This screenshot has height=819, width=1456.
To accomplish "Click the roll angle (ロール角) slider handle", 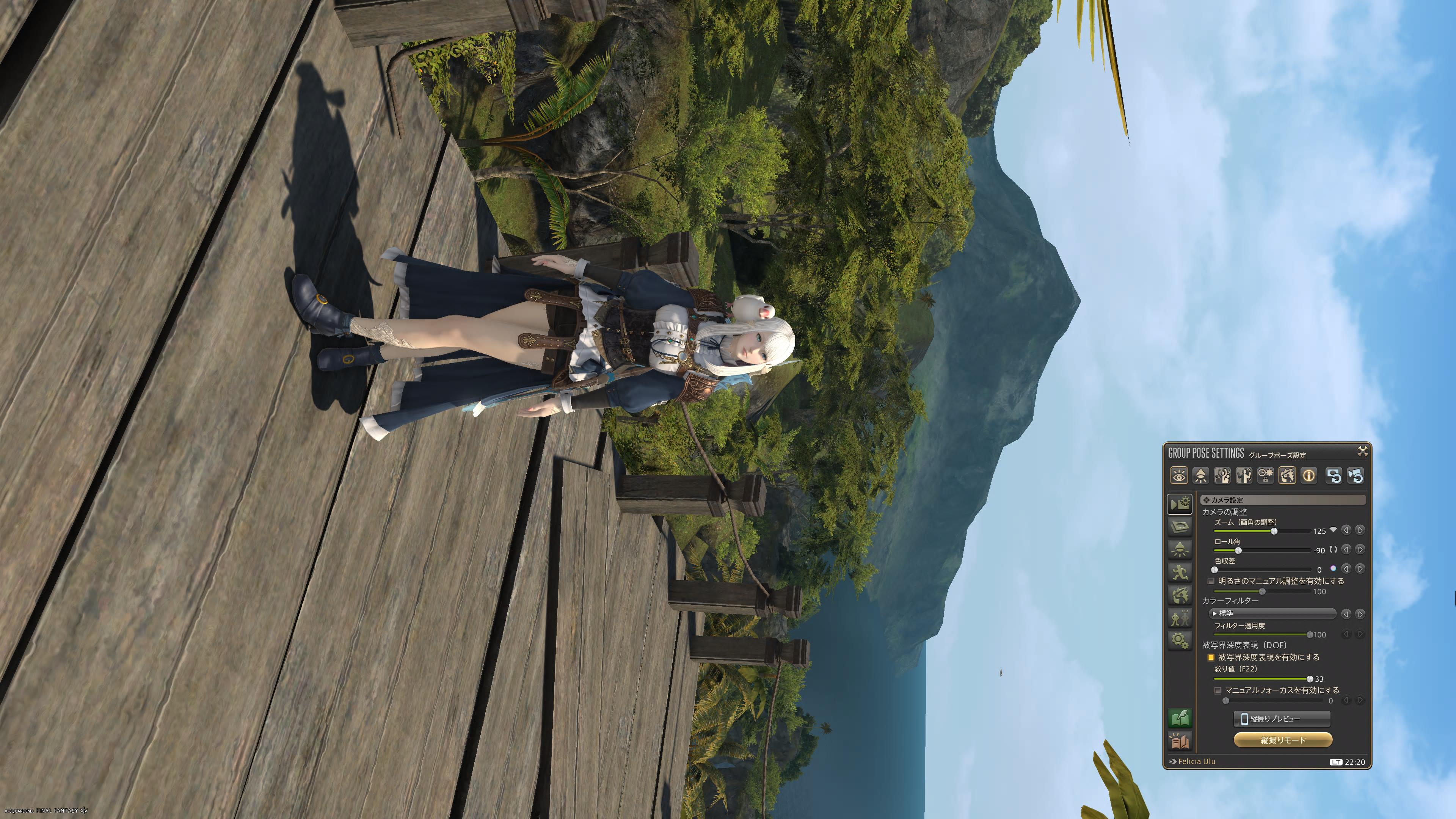I will pos(1238,551).
